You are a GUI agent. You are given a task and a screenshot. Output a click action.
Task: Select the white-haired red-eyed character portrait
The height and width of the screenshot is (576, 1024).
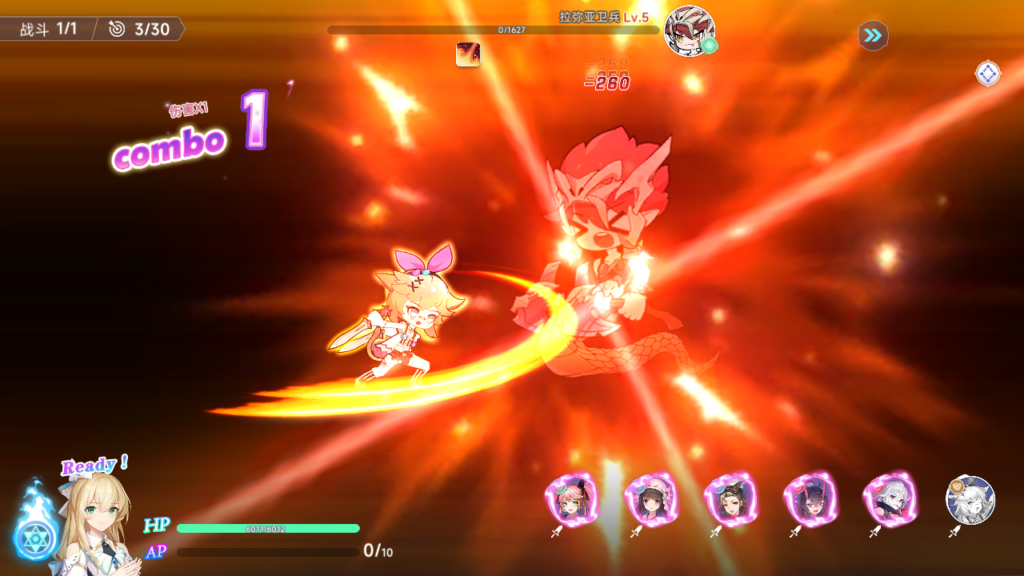pyautogui.click(x=890, y=498)
